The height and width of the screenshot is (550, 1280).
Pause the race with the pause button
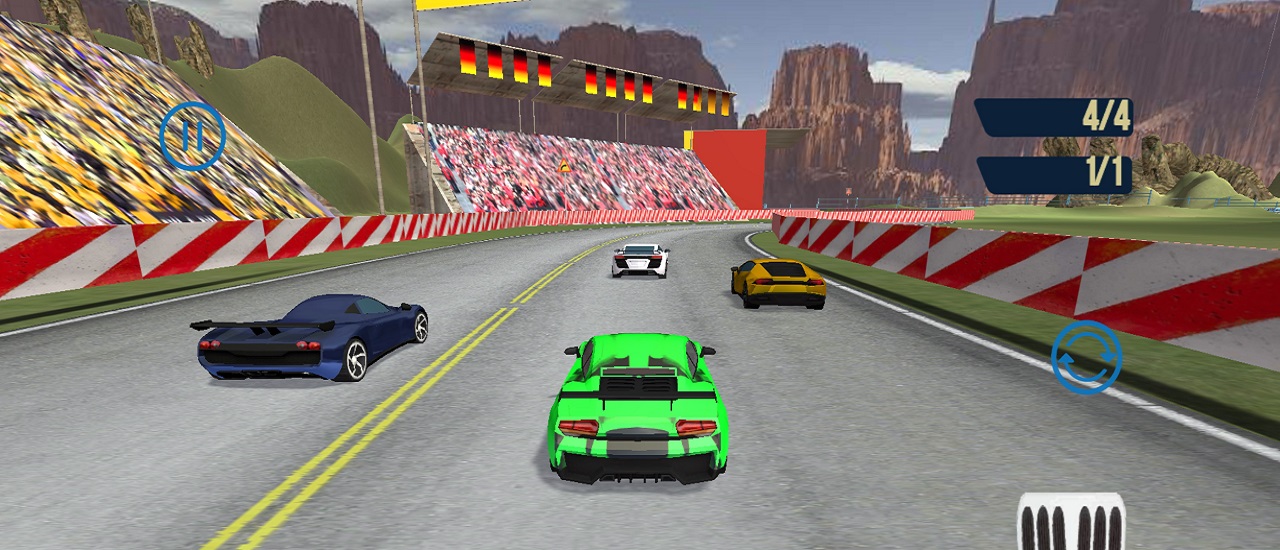coord(192,136)
